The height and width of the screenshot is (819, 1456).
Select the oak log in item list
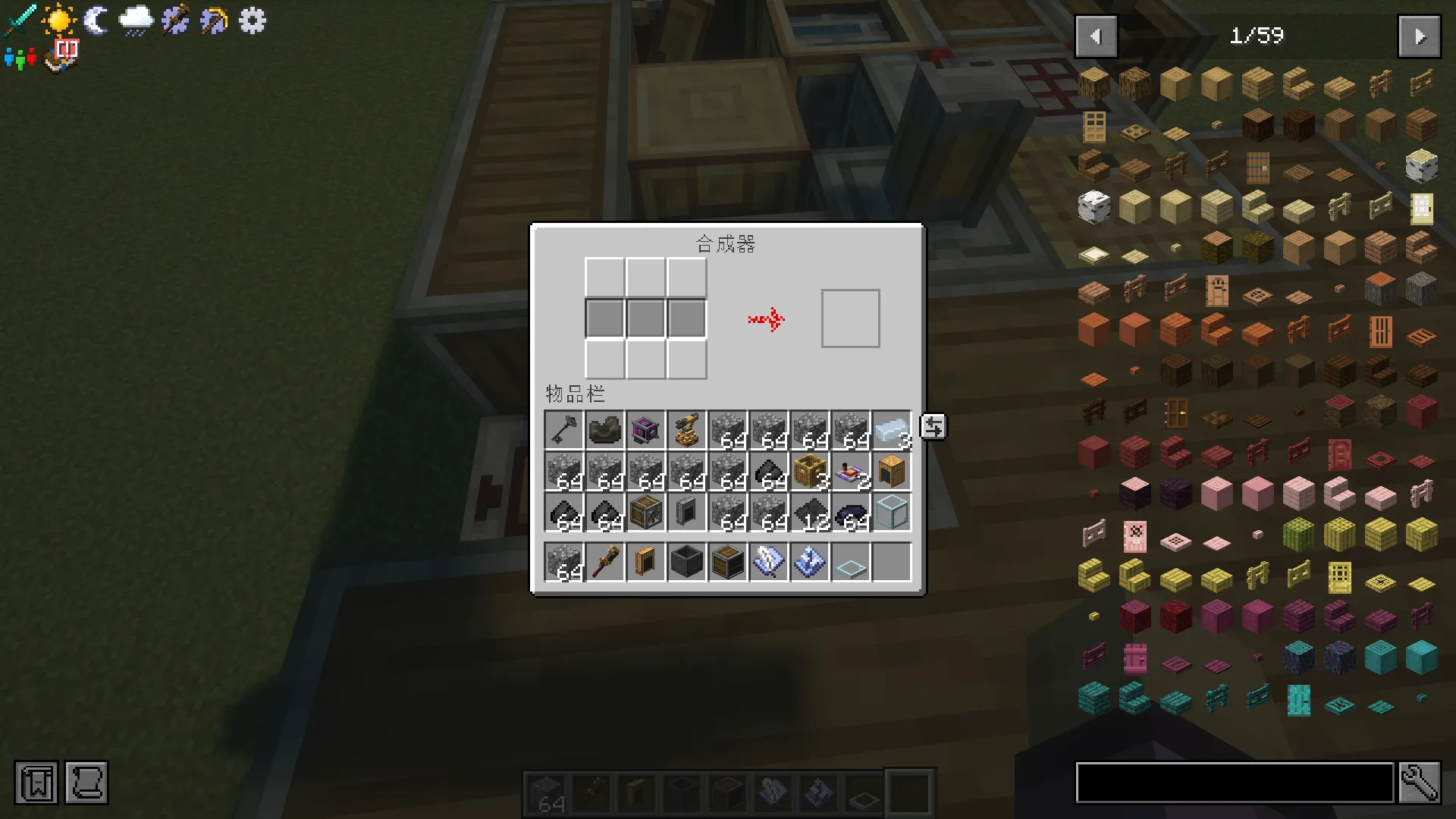[x=1094, y=83]
